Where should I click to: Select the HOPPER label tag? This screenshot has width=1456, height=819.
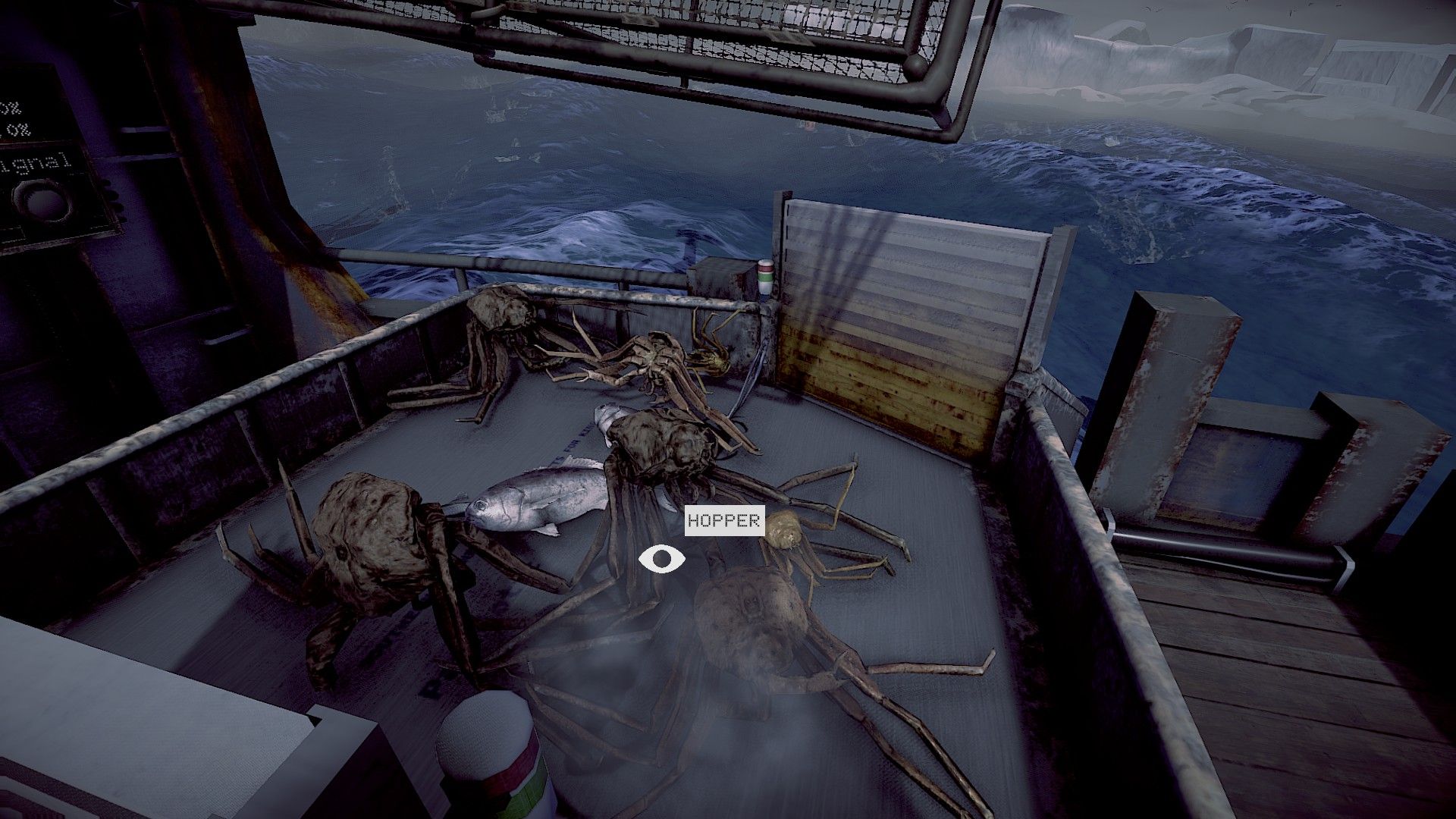(x=723, y=521)
